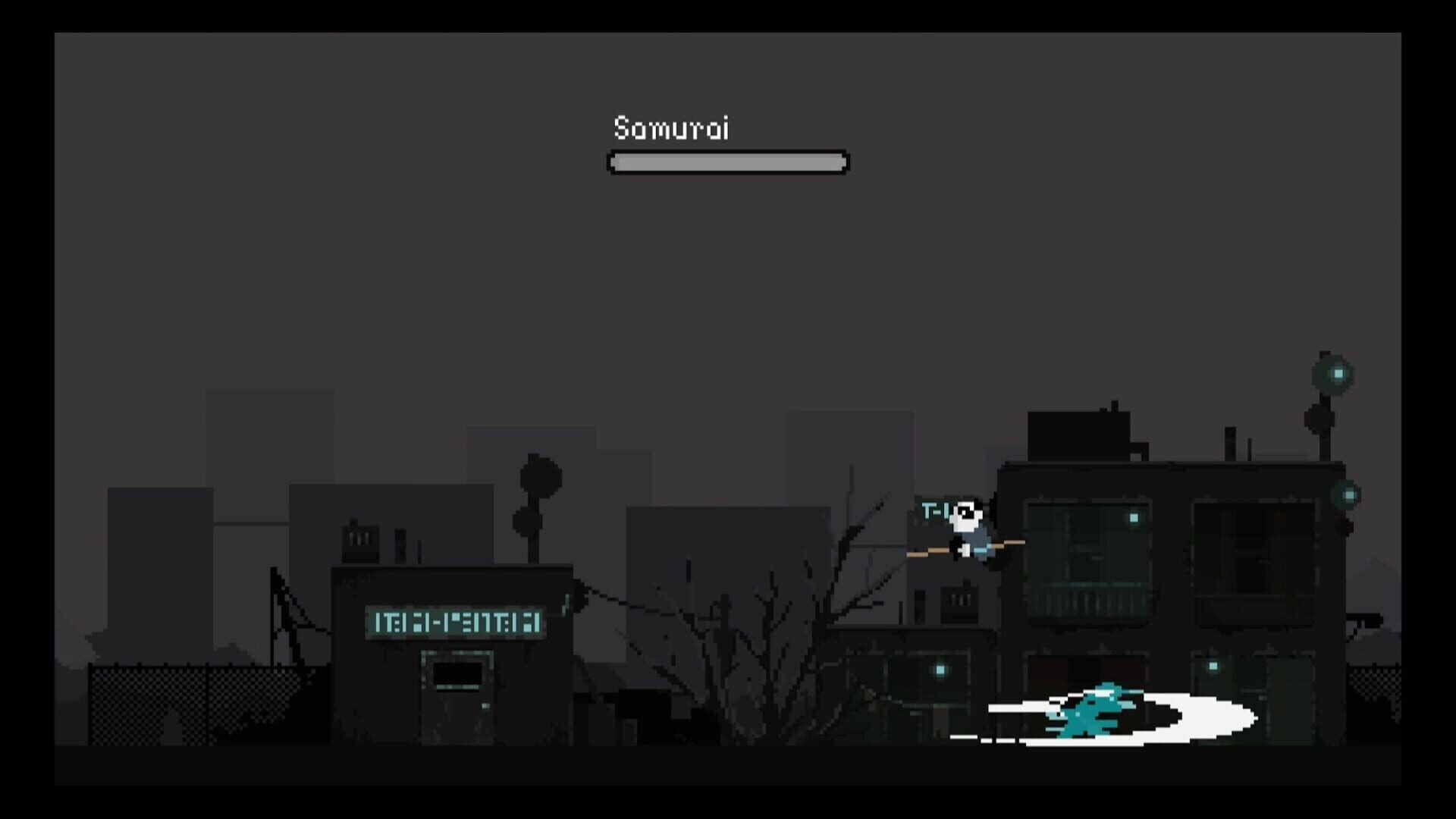Toggle the T-I status label above the character
The height and width of the screenshot is (819, 1456).
click(934, 510)
